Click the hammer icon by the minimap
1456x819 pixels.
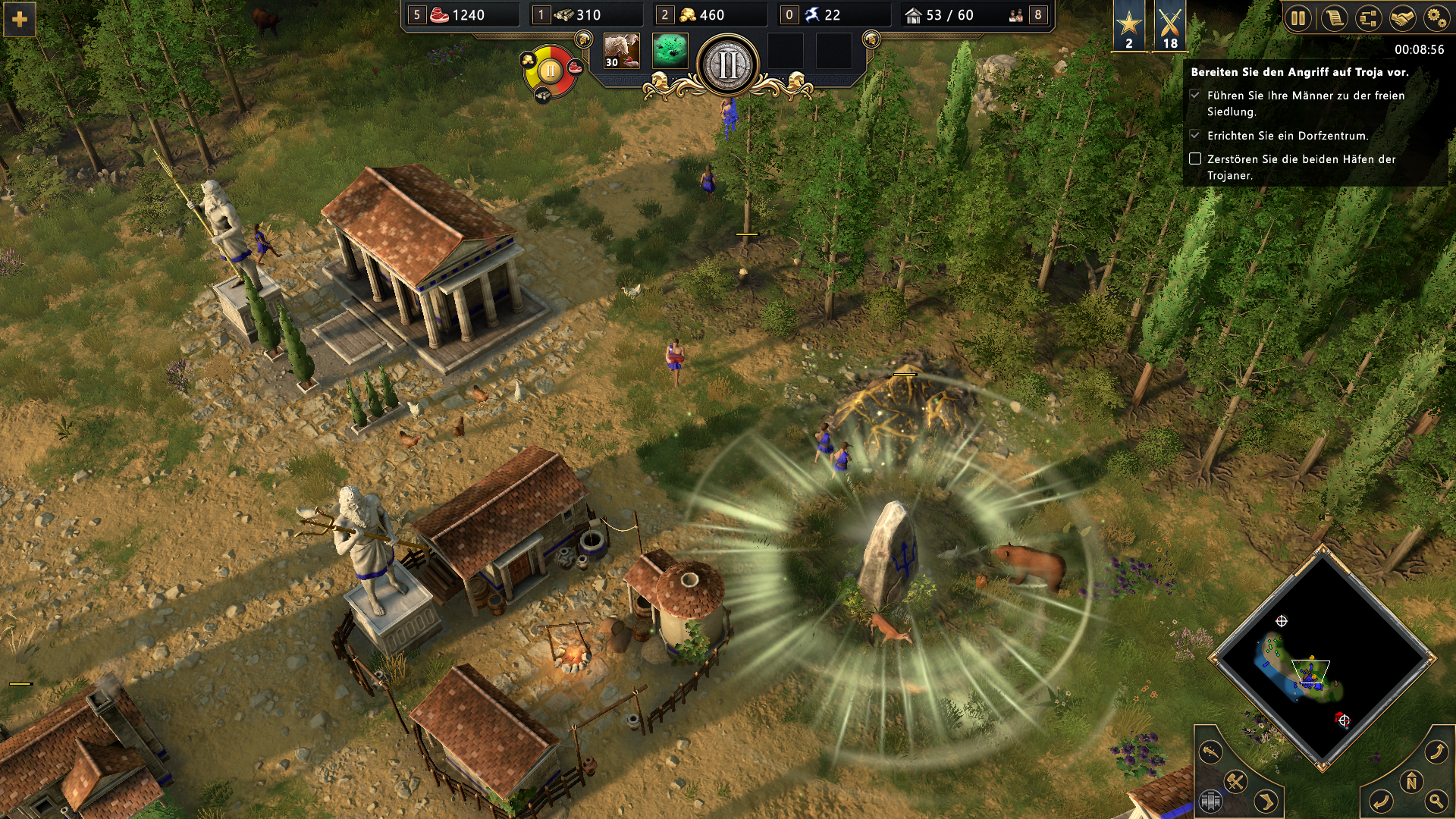(x=1236, y=781)
